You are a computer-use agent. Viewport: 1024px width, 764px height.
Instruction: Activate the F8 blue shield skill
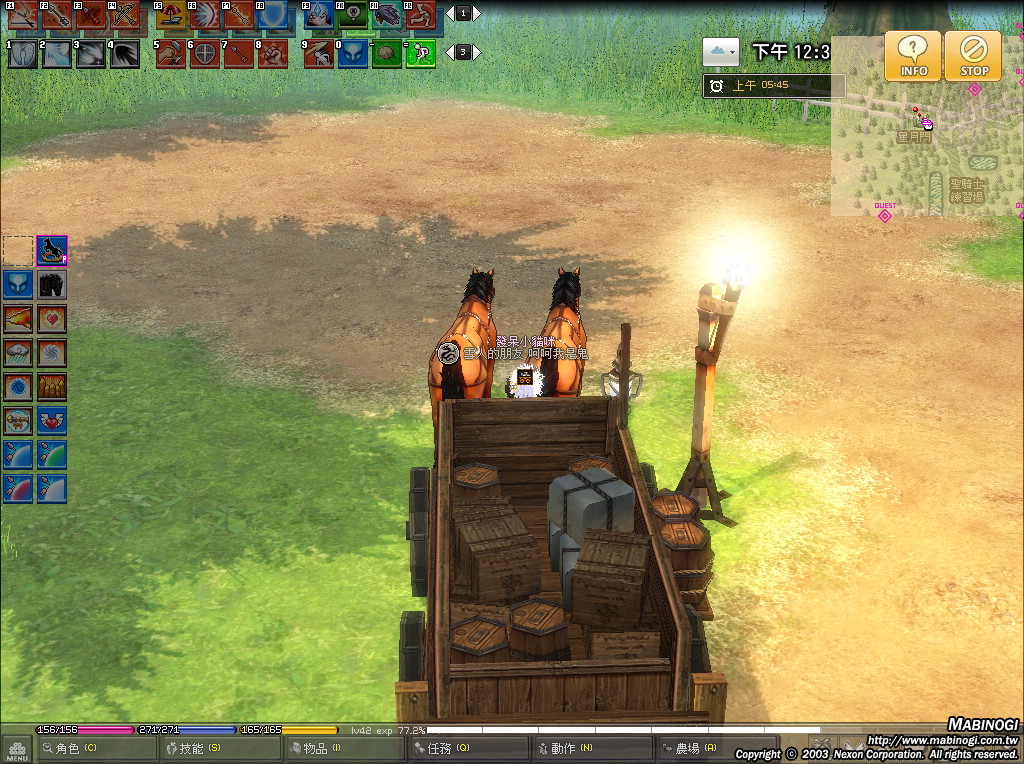(272, 15)
